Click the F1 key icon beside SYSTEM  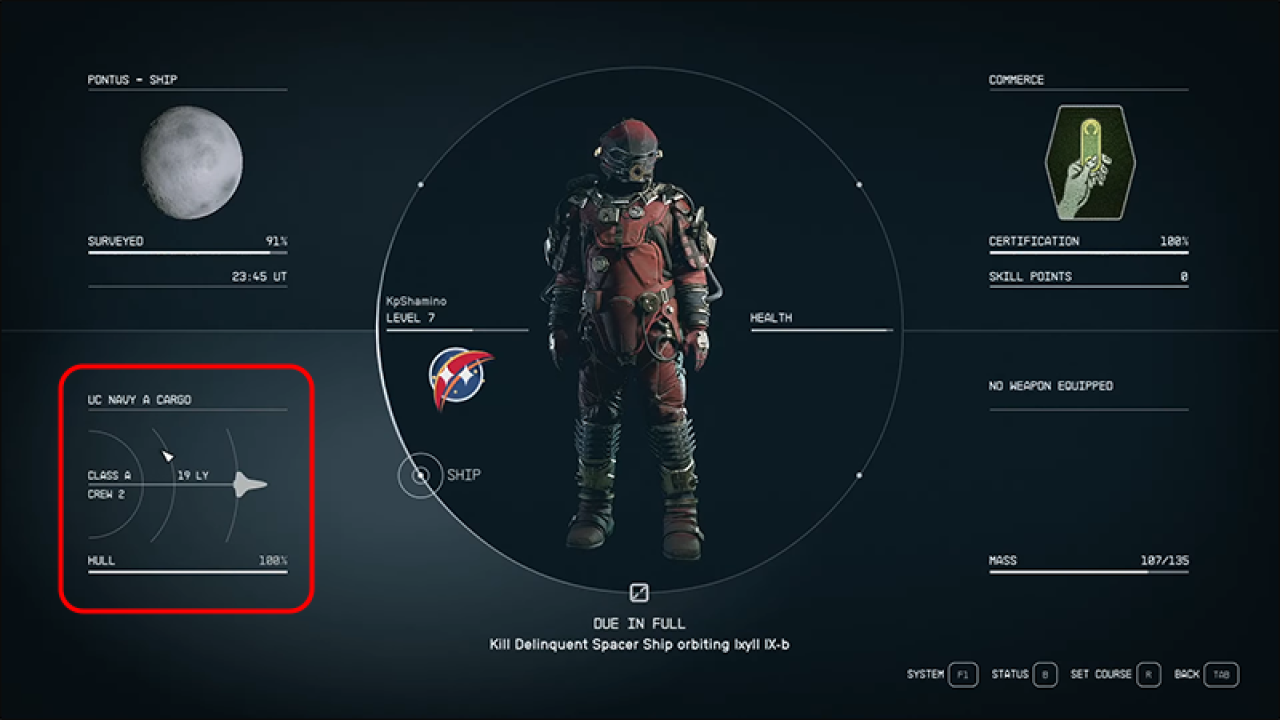point(961,674)
